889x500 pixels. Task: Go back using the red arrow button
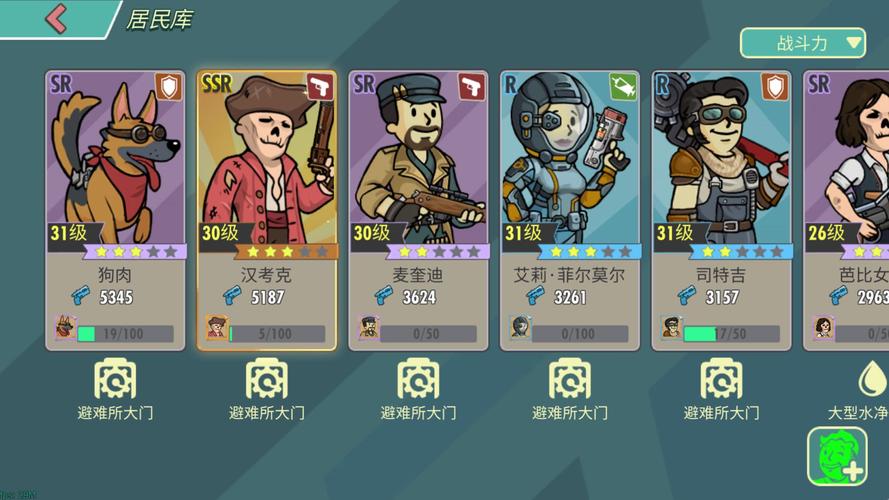(x=56, y=18)
